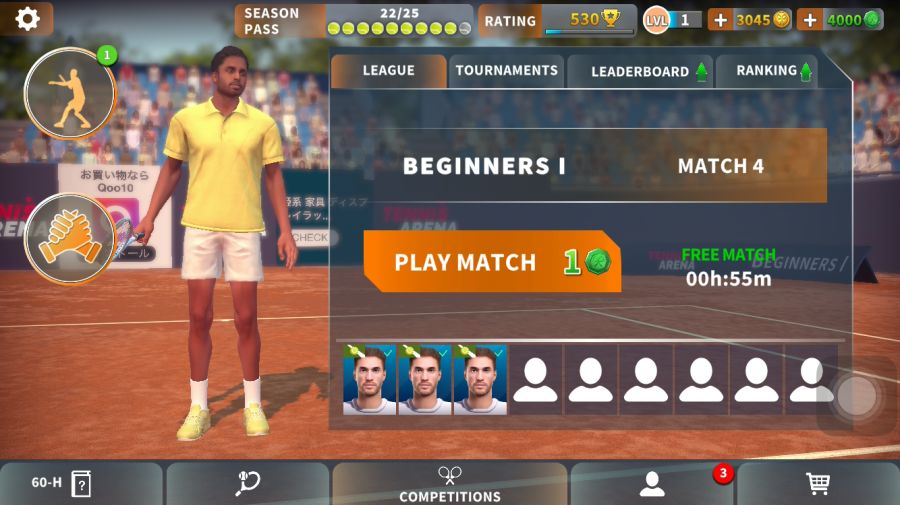The image size is (900, 505).
Task: Switch to the League tab
Action: [388, 71]
